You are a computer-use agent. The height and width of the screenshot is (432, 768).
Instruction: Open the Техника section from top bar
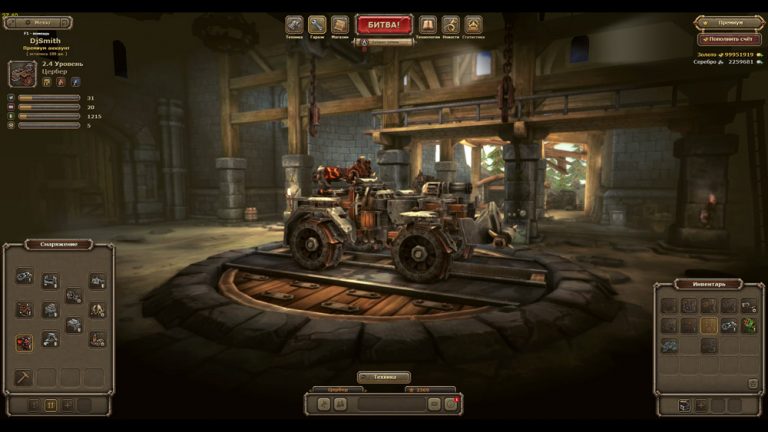294,25
